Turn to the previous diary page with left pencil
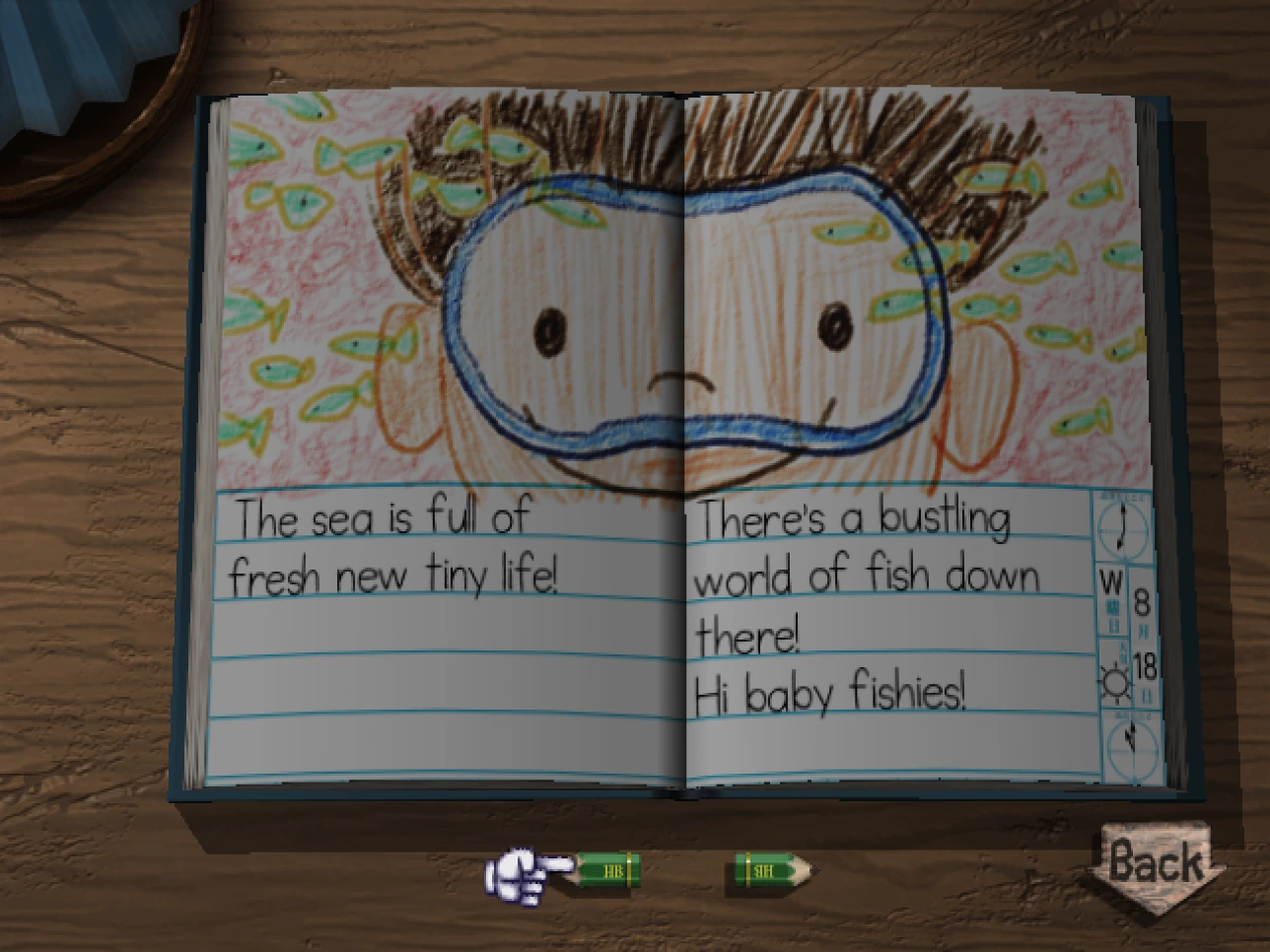Image resolution: width=1270 pixels, height=952 pixels. (x=603, y=870)
